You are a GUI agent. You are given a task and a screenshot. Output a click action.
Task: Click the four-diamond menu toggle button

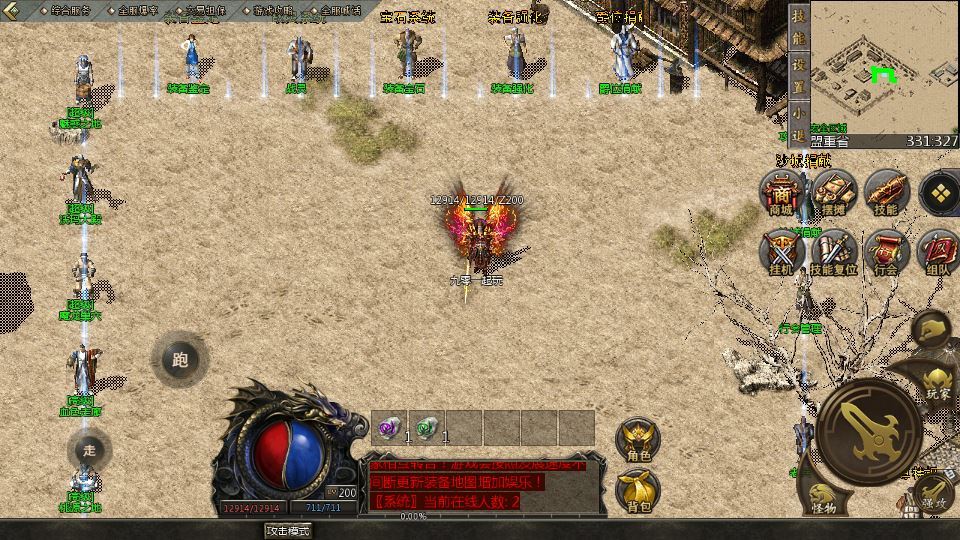pyautogui.click(x=939, y=190)
